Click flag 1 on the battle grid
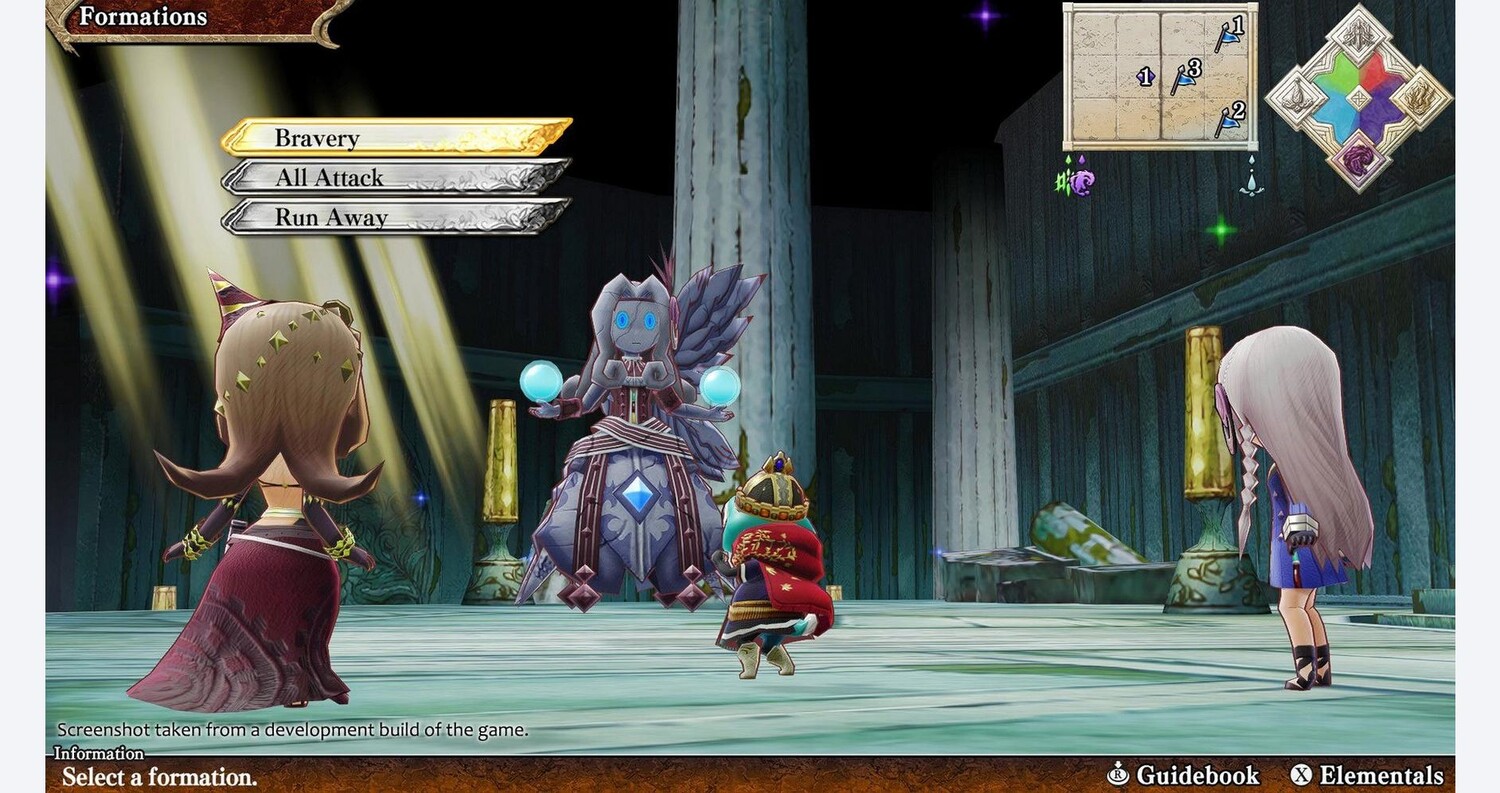The width and height of the screenshot is (1500, 793). click(x=1227, y=35)
